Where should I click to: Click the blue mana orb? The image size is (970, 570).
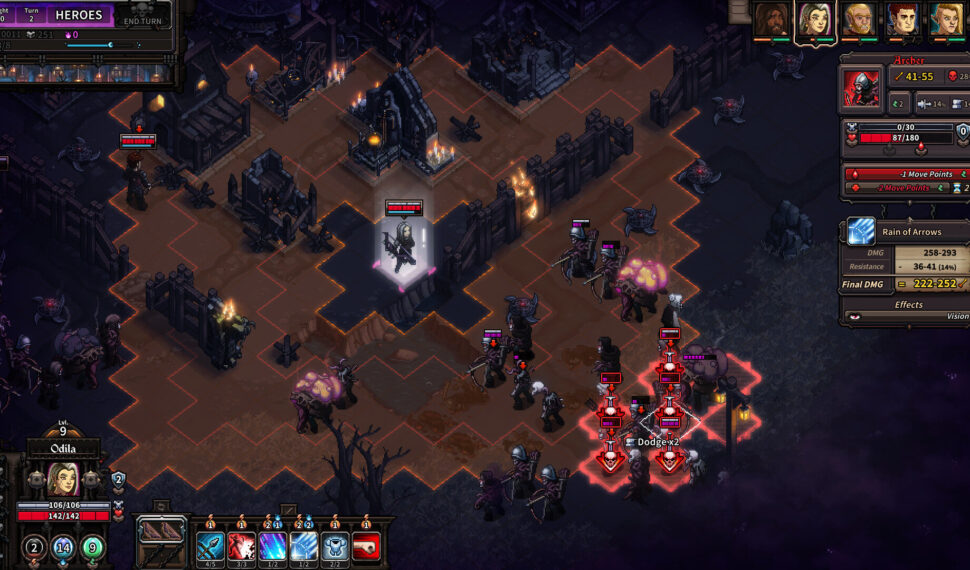point(63,547)
